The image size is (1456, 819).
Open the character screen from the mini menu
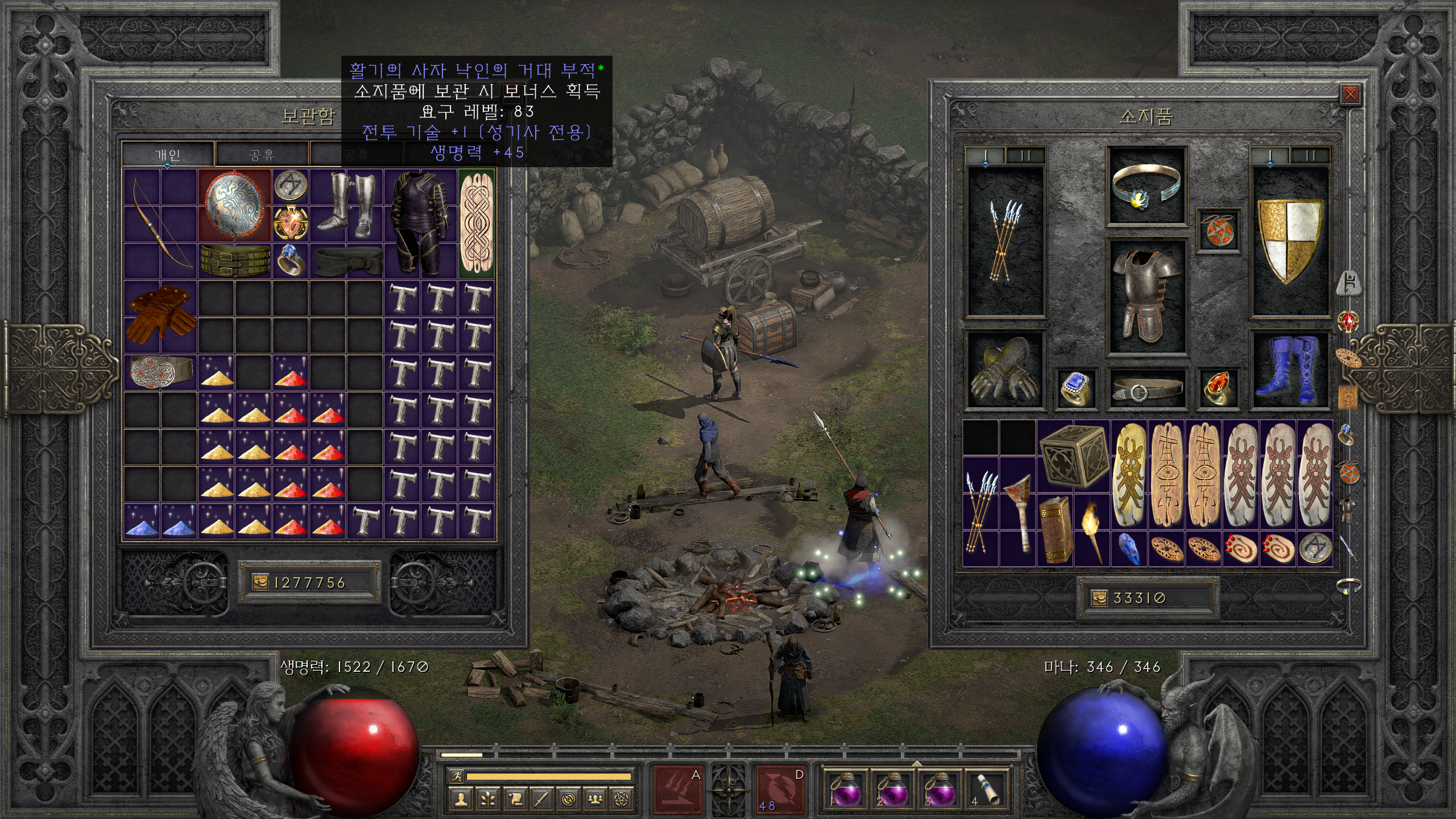pos(460,800)
